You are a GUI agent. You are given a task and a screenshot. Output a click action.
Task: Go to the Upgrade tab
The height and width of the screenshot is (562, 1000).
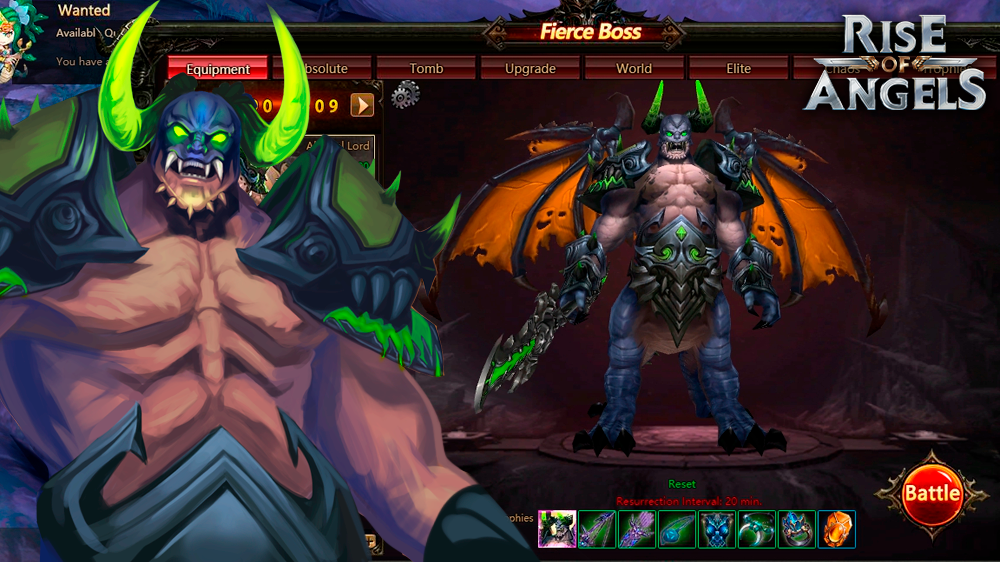point(530,69)
